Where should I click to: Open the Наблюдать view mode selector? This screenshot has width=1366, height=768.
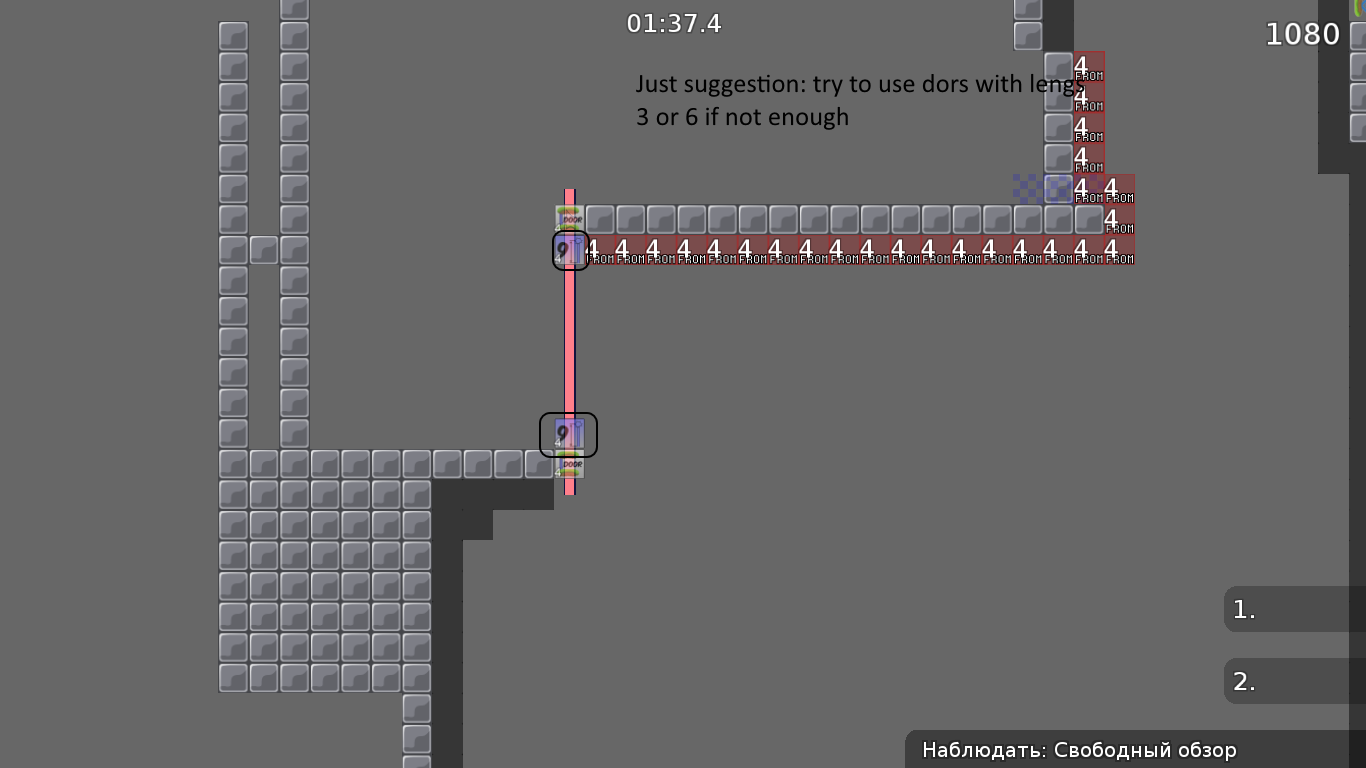[1080, 750]
